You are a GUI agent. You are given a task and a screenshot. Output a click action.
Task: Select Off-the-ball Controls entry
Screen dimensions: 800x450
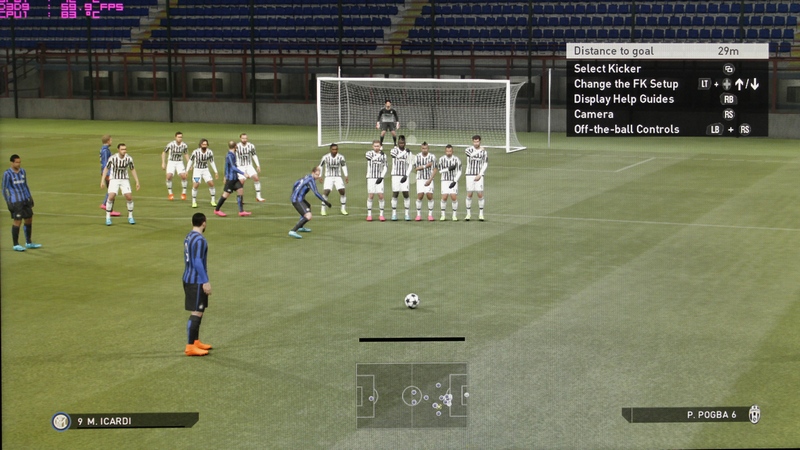coord(627,129)
